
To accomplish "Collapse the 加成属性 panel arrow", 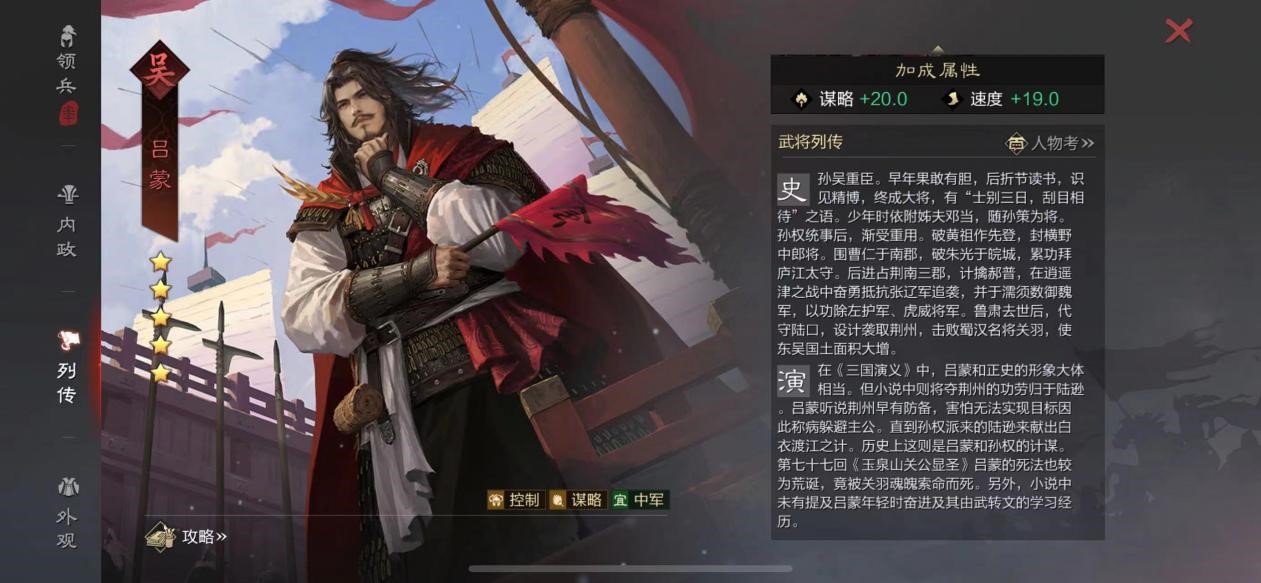I will (937, 49).
